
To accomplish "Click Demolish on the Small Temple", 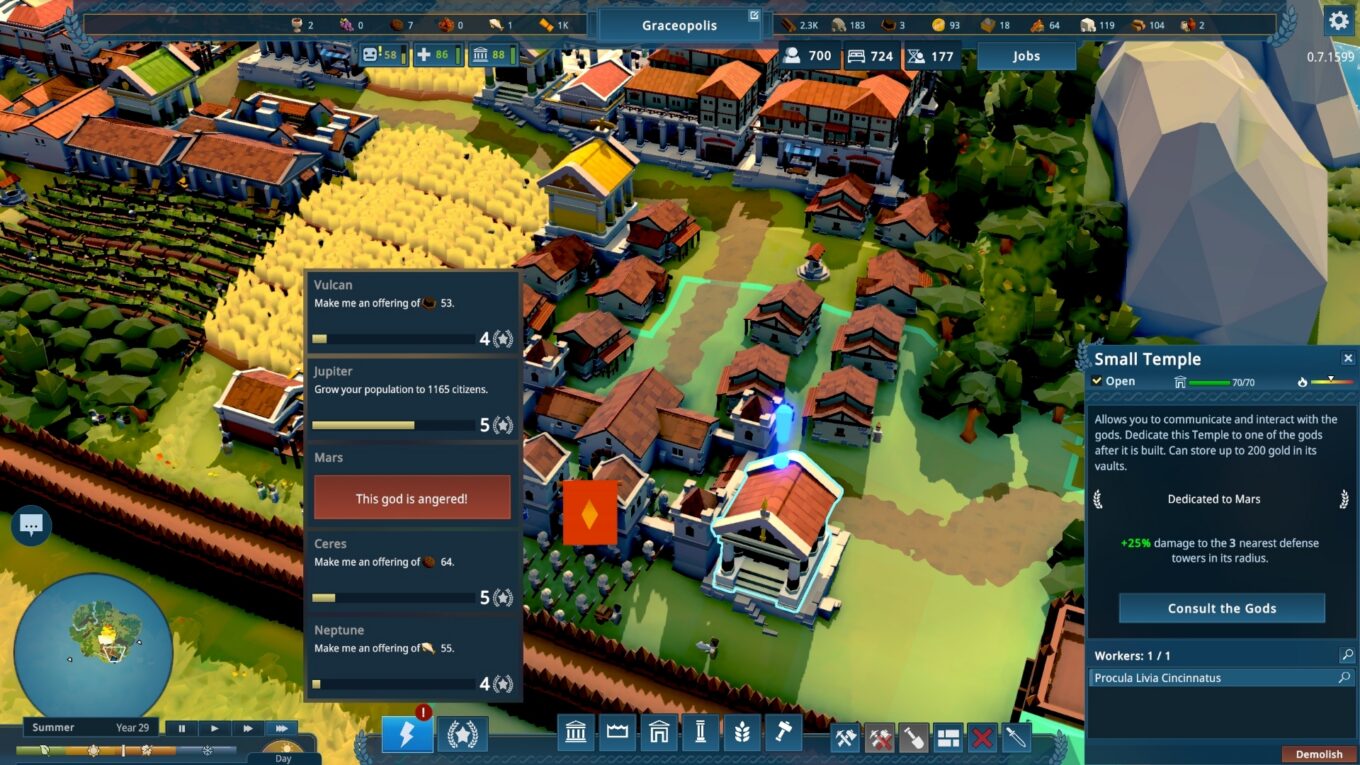I will [x=1318, y=753].
